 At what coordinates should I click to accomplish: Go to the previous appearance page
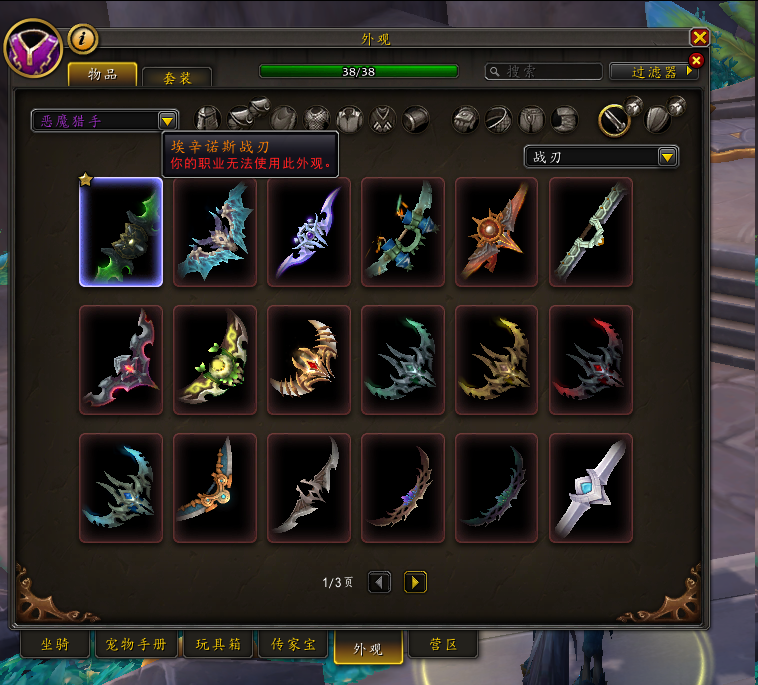379,582
